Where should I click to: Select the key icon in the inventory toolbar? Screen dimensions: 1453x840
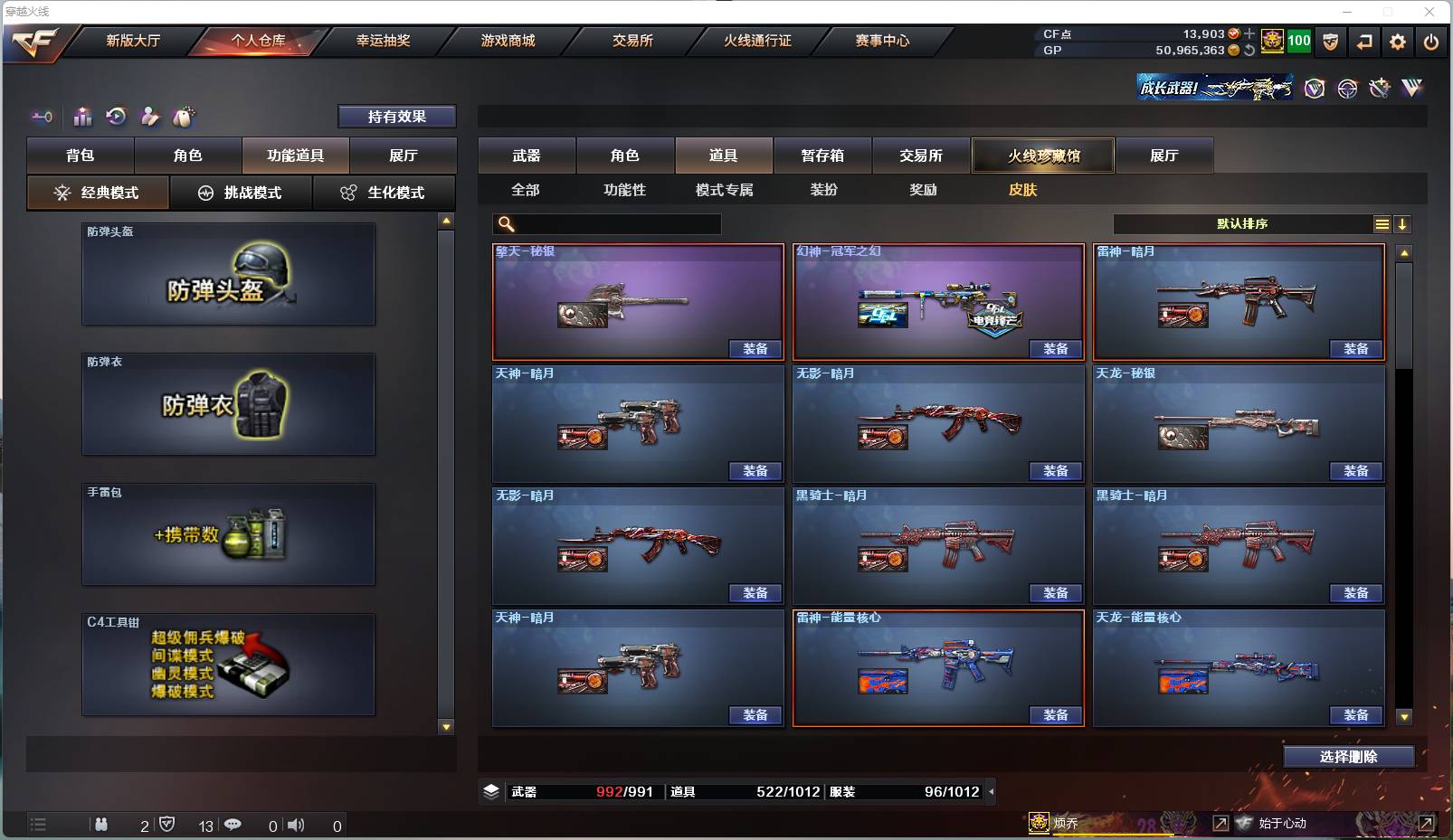(41, 117)
